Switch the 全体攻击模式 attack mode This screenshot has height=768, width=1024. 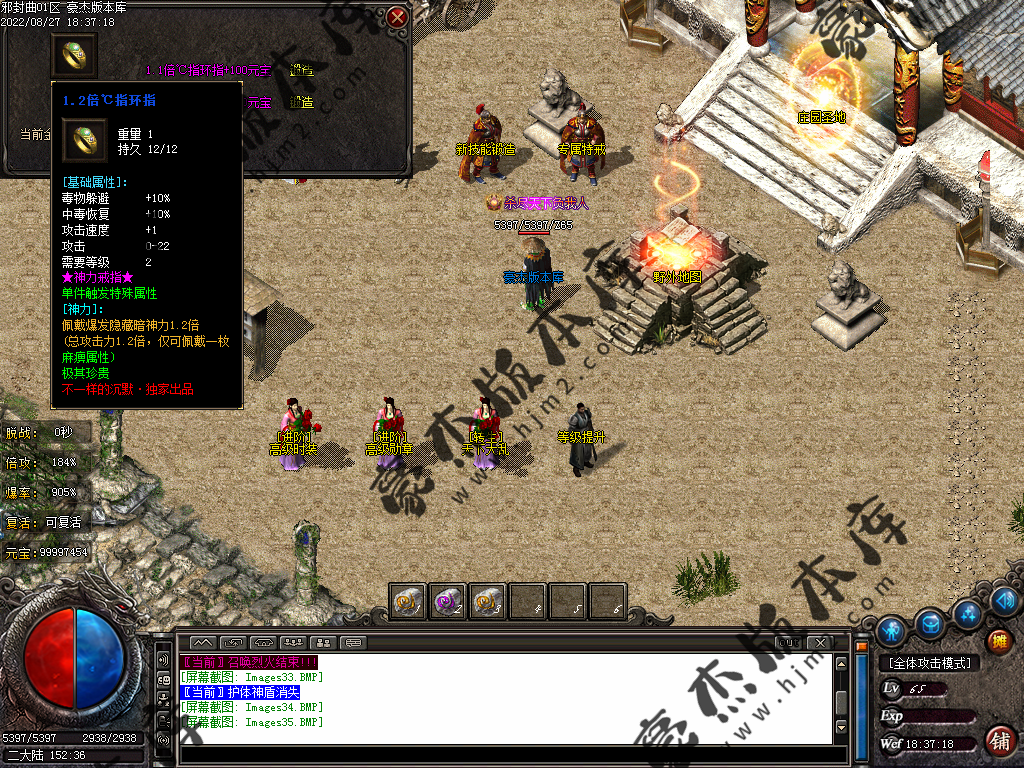929,663
